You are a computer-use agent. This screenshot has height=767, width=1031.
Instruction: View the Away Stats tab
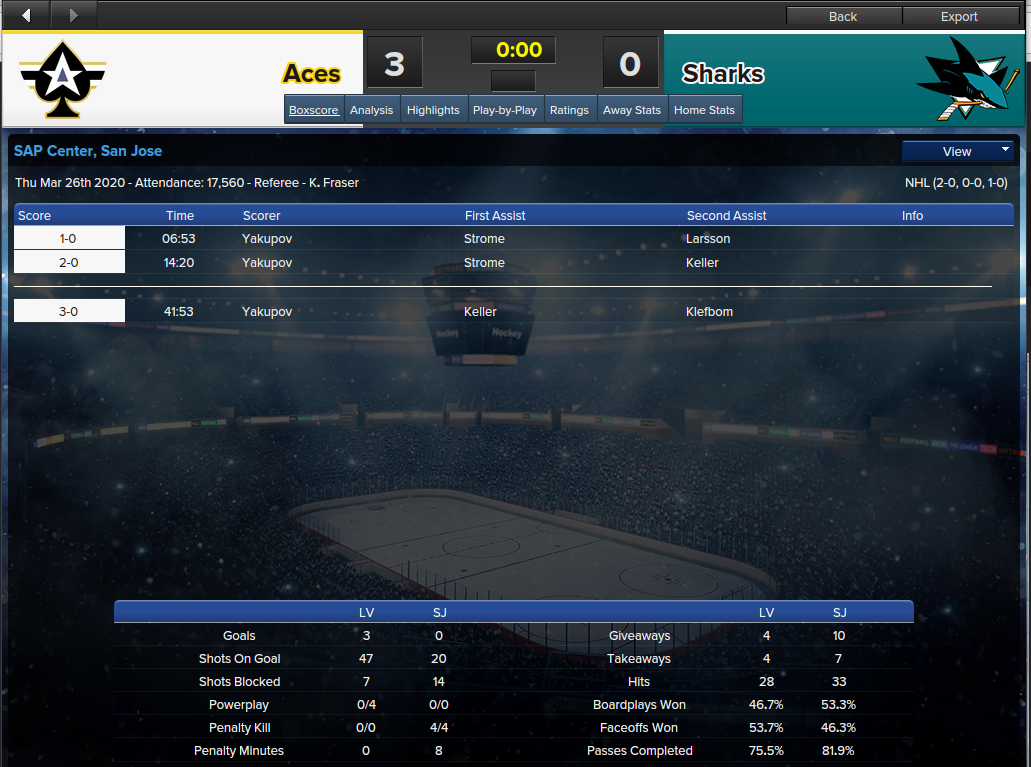coord(632,110)
